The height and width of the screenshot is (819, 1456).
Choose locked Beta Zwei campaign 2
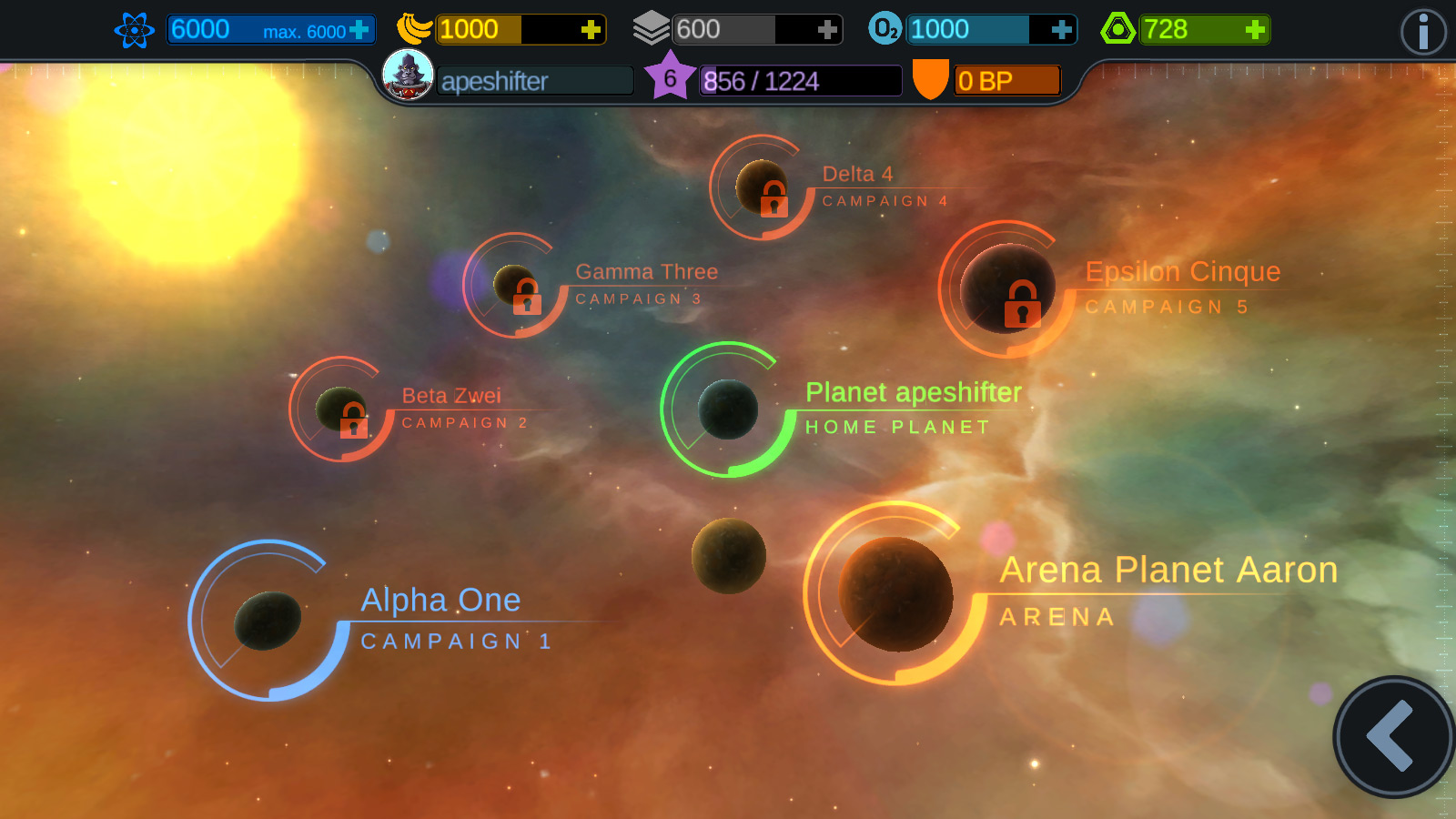[x=341, y=409]
